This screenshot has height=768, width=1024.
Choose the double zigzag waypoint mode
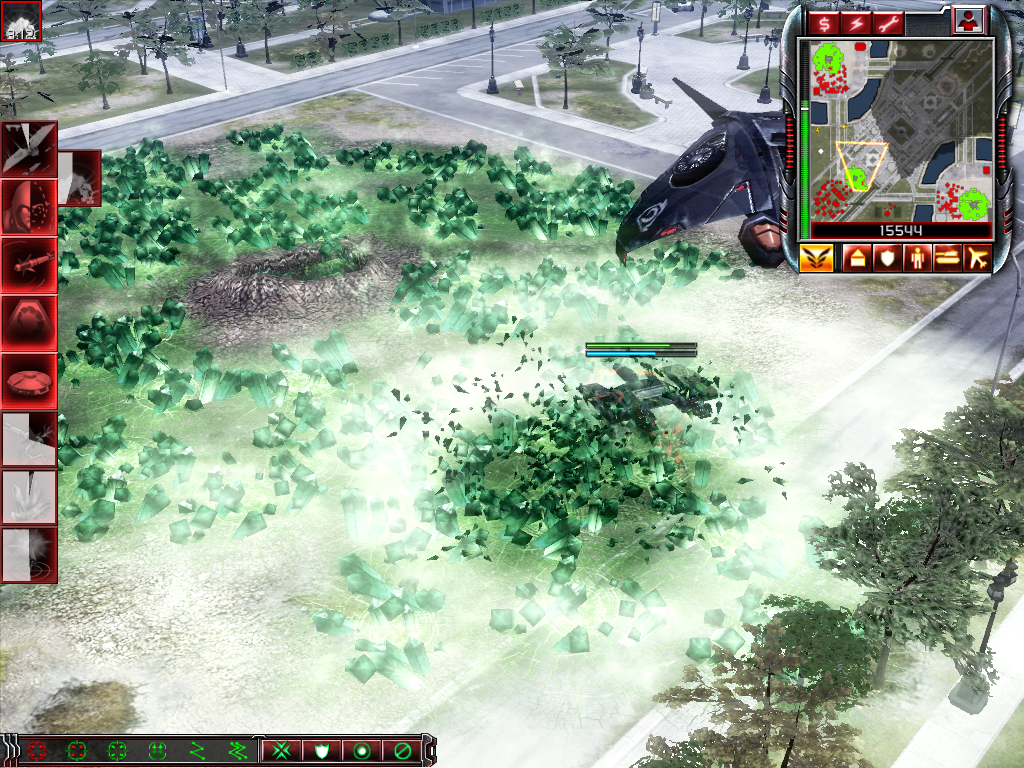pos(238,749)
